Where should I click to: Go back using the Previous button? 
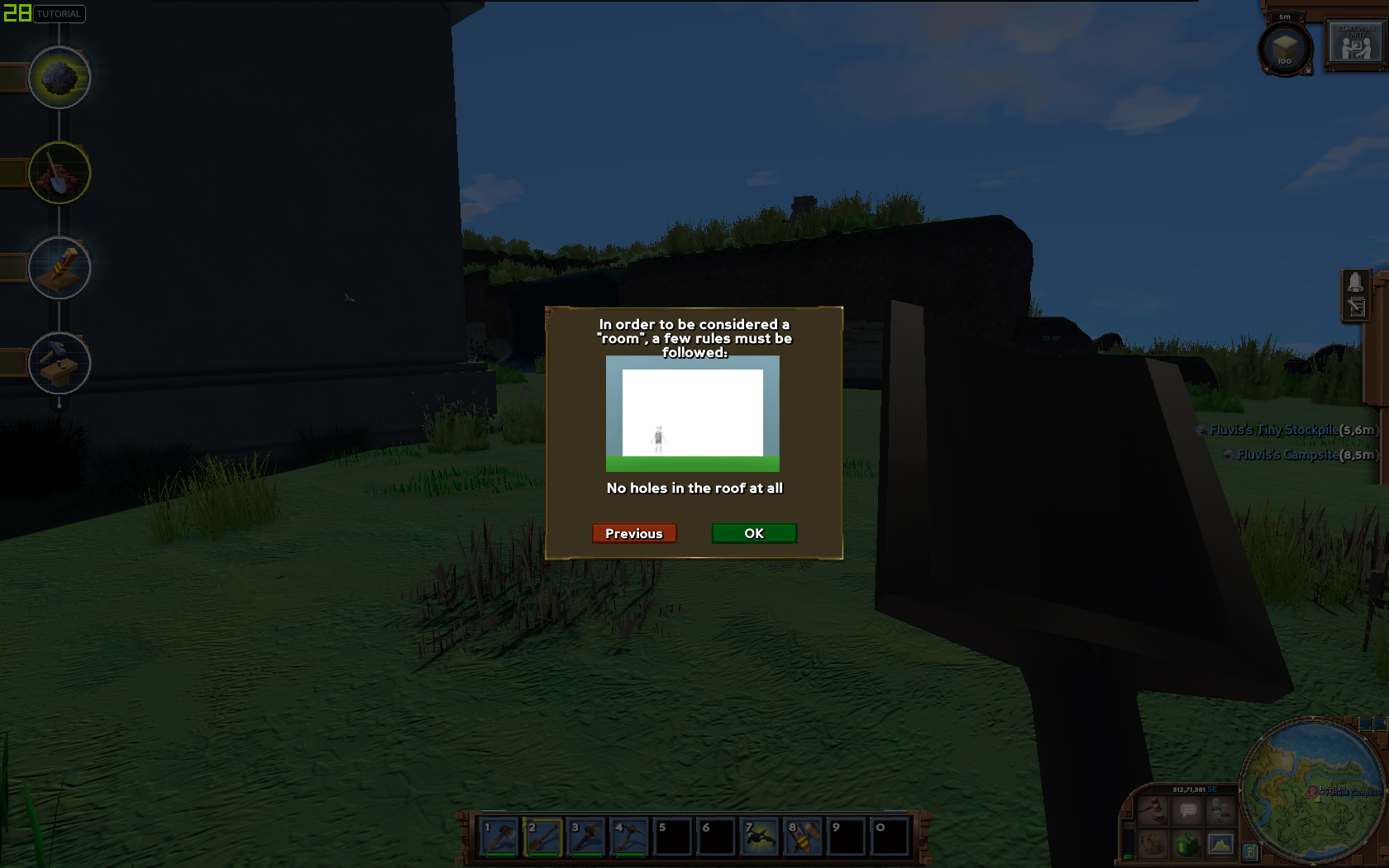(x=633, y=533)
